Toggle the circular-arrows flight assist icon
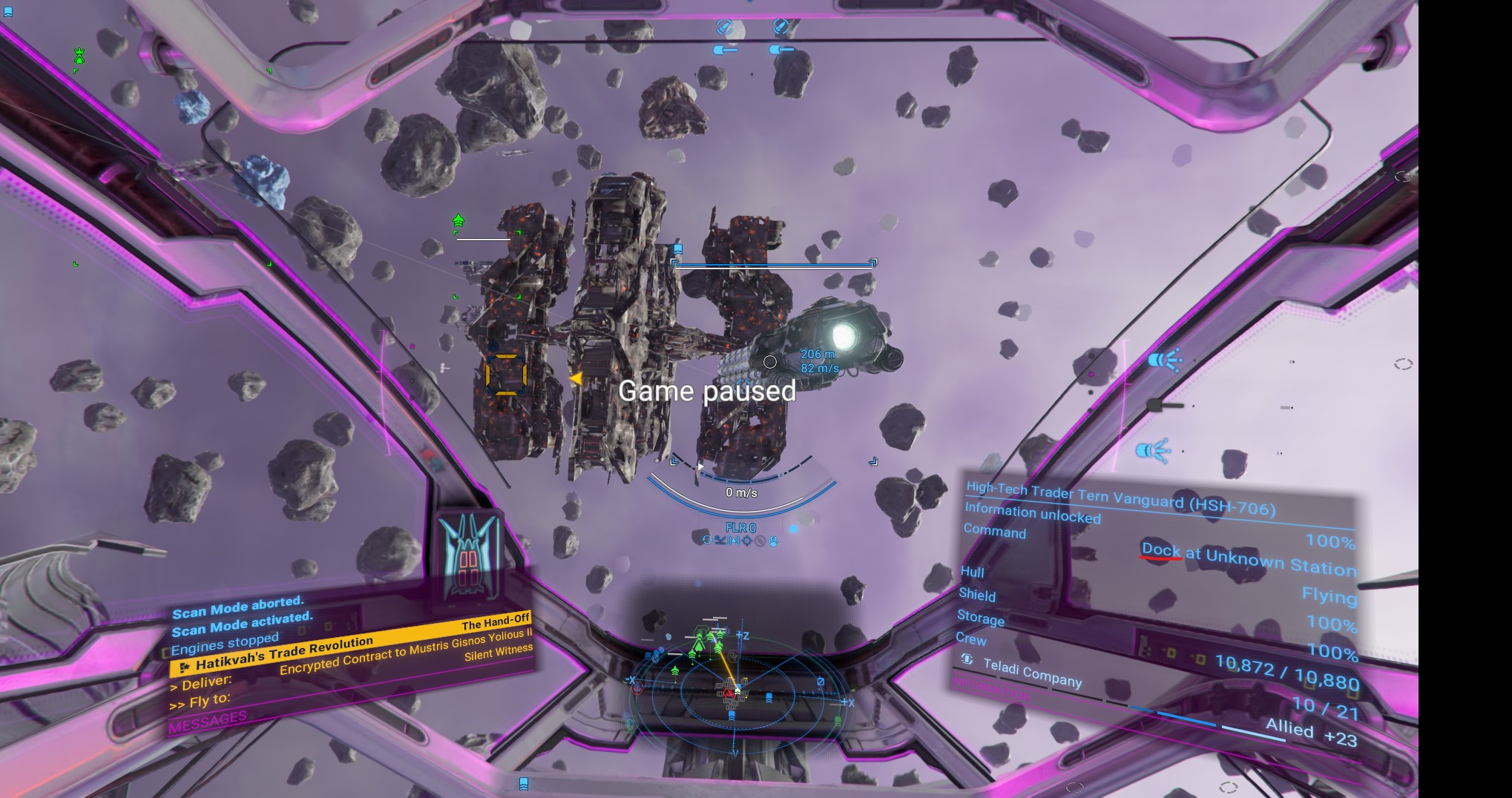1512x798 pixels. [707, 541]
